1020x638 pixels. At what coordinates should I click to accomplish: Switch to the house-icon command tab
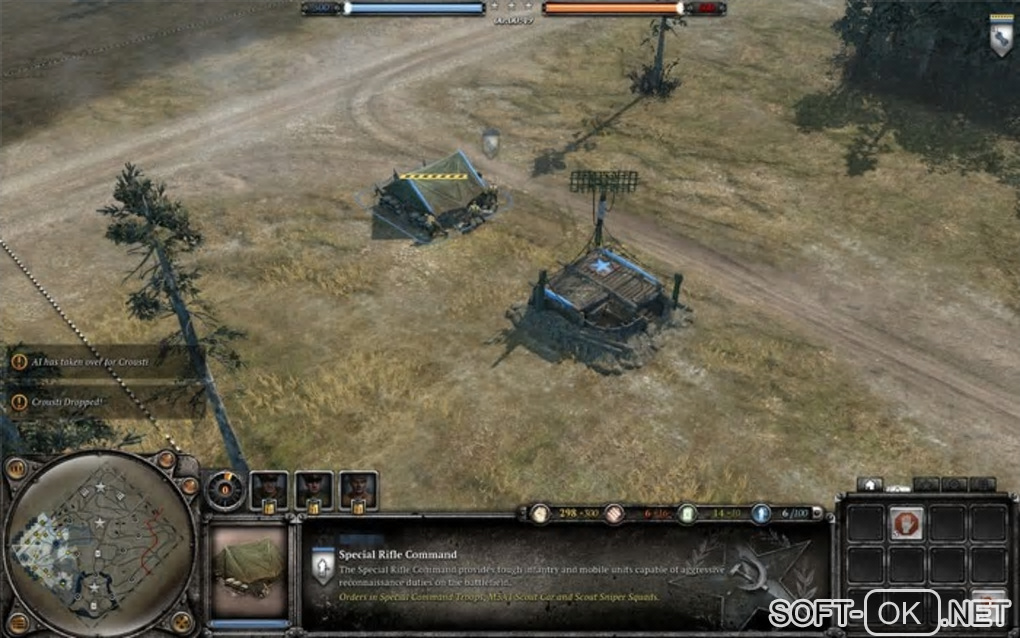tap(870, 484)
